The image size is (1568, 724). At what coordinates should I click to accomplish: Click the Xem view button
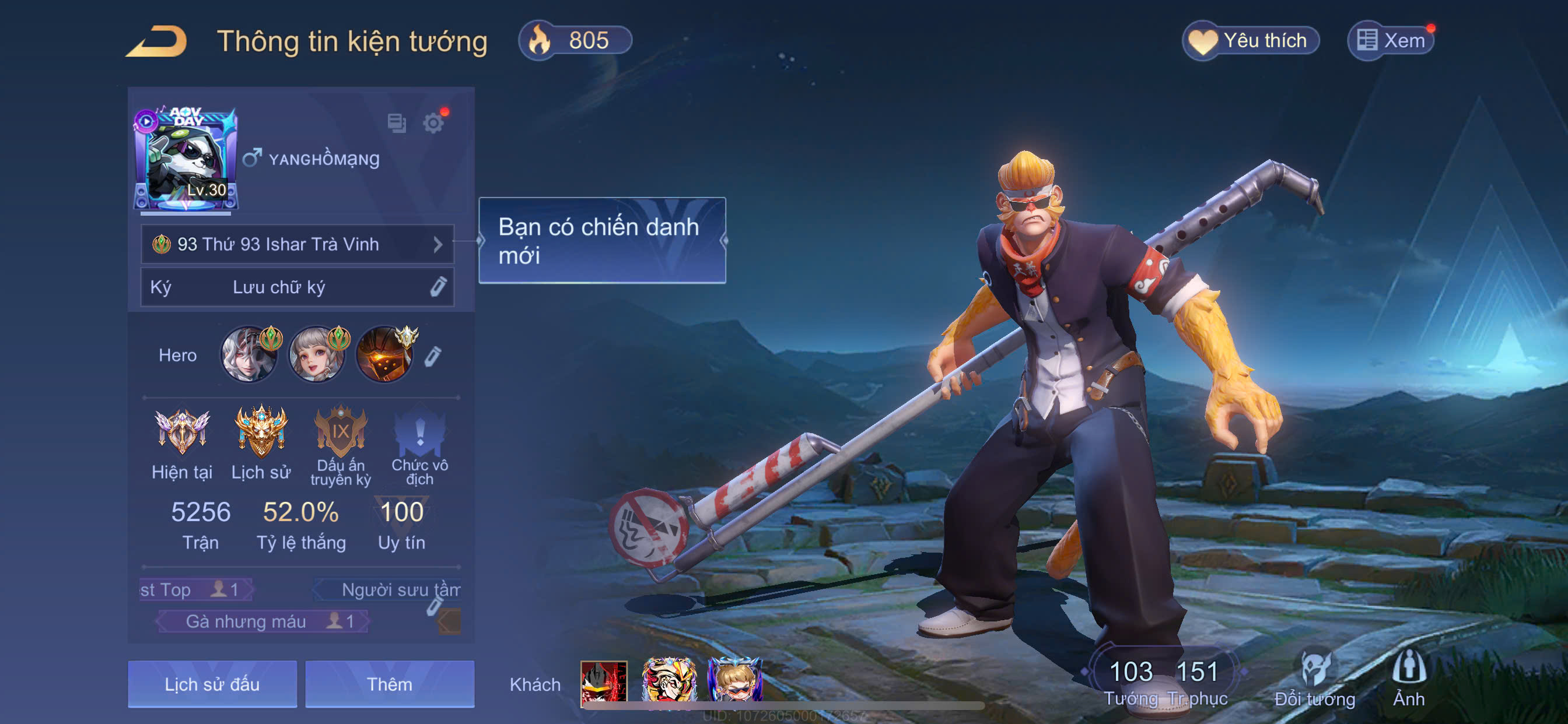coord(1391,41)
